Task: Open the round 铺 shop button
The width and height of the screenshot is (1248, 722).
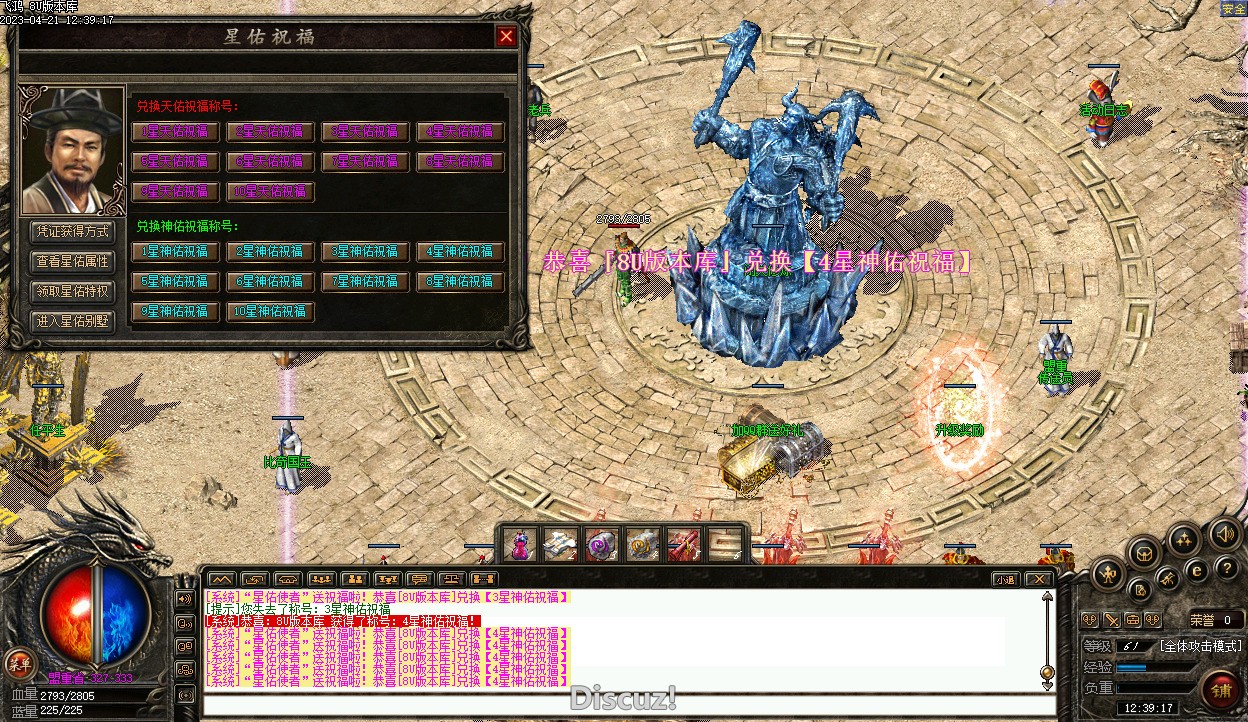Action: point(1221,689)
